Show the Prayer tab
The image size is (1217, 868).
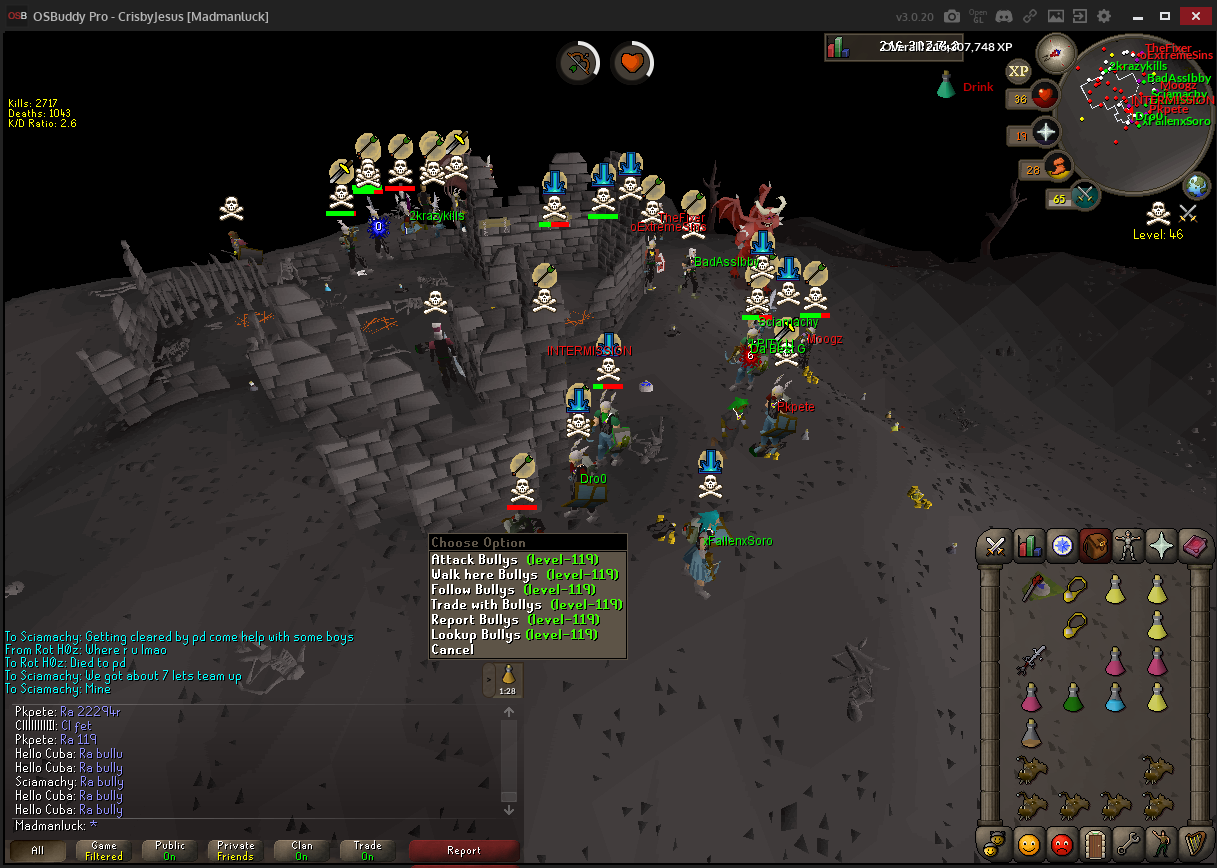(x=1162, y=545)
